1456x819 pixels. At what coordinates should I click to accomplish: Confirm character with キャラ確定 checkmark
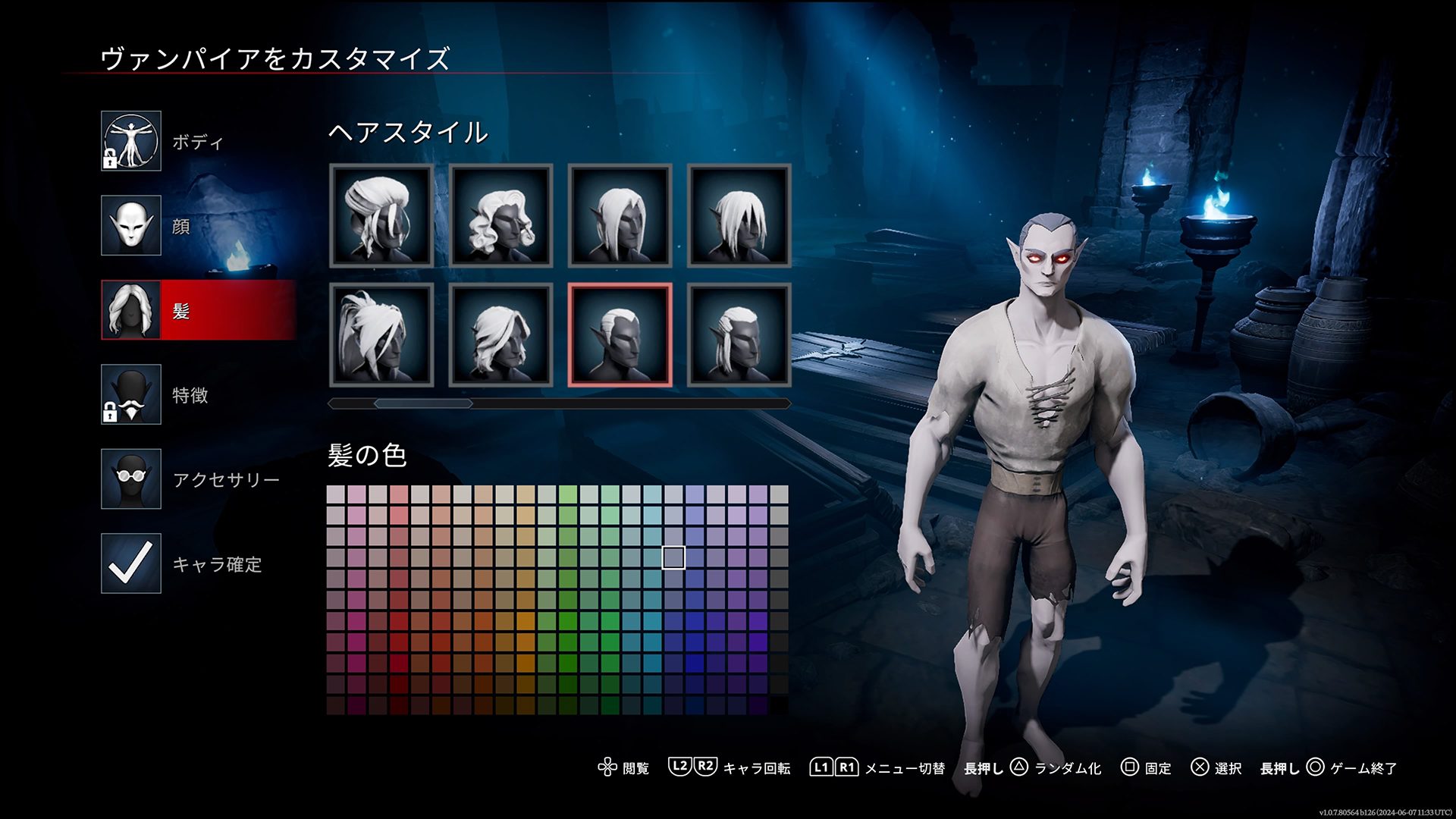click(131, 563)
